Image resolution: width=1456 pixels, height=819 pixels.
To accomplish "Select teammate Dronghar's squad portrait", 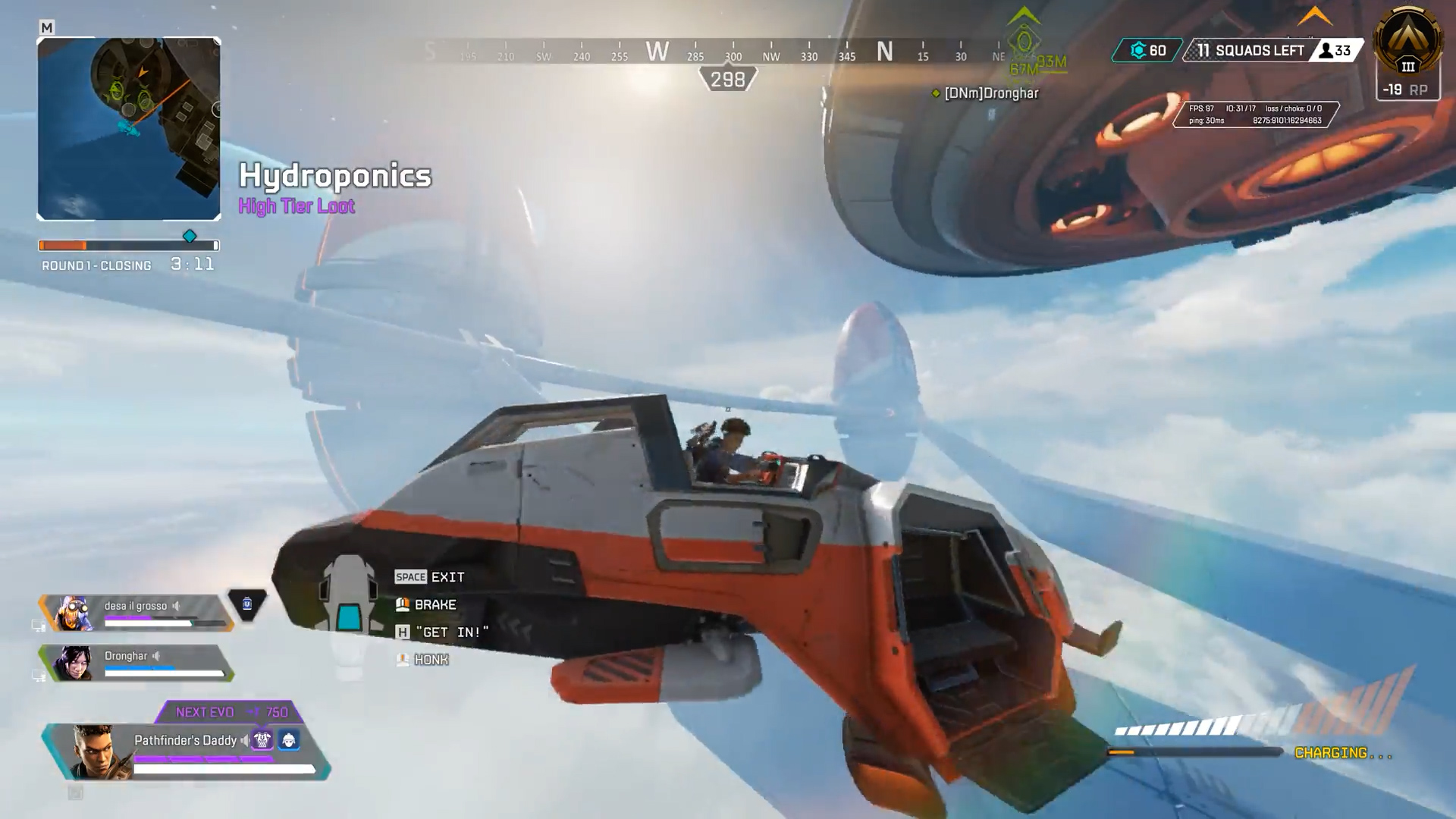I will tap(75, 664).
